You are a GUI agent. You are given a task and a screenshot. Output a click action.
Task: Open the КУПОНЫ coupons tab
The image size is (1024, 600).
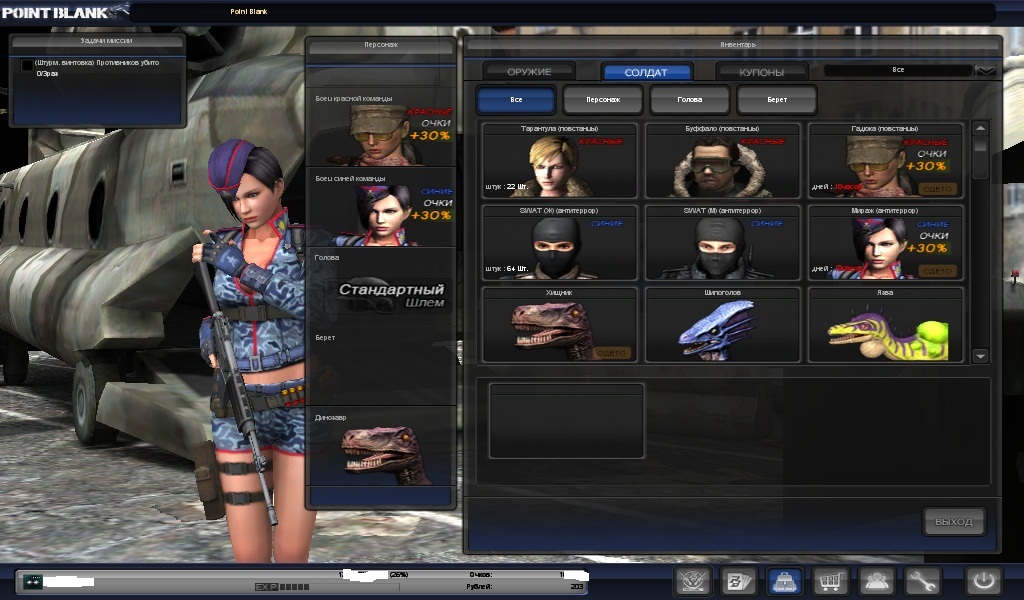[761, 72]
